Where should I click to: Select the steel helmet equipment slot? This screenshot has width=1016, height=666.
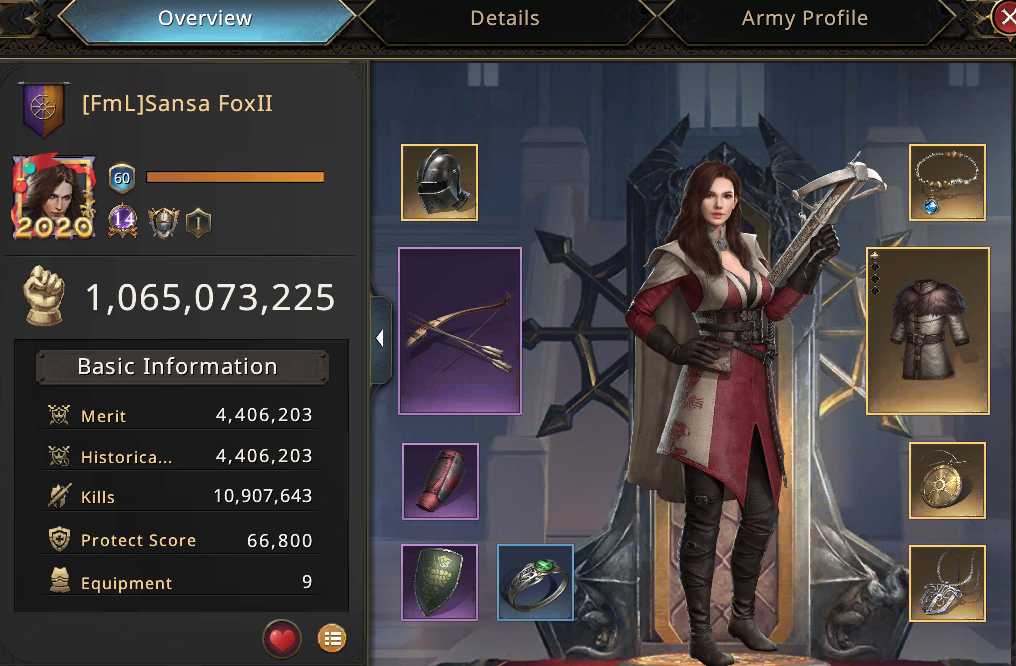pyautogui.click(x=439, y=182)
